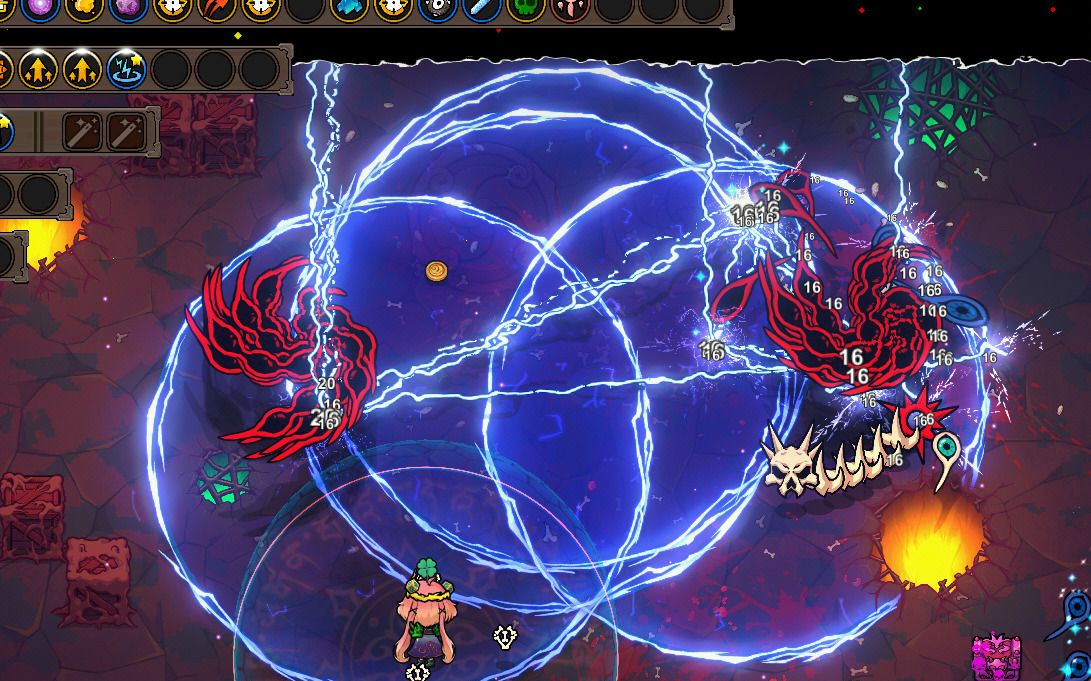Select the green skull spell icon
The width and height of the screenshot is (1091, 681).
click(525, 9)
